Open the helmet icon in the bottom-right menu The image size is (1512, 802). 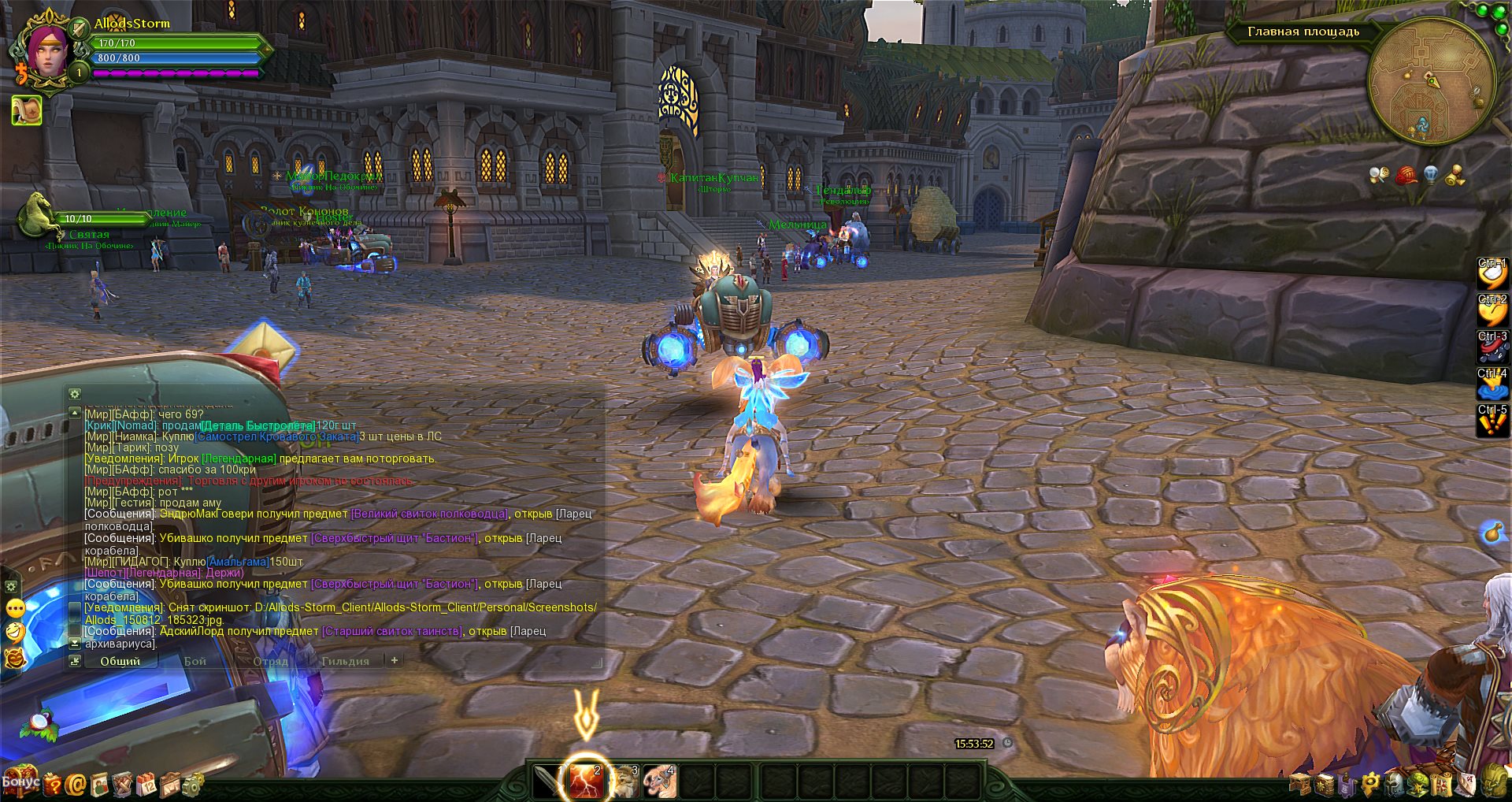pyautogui.click(x=1395, y=784)
